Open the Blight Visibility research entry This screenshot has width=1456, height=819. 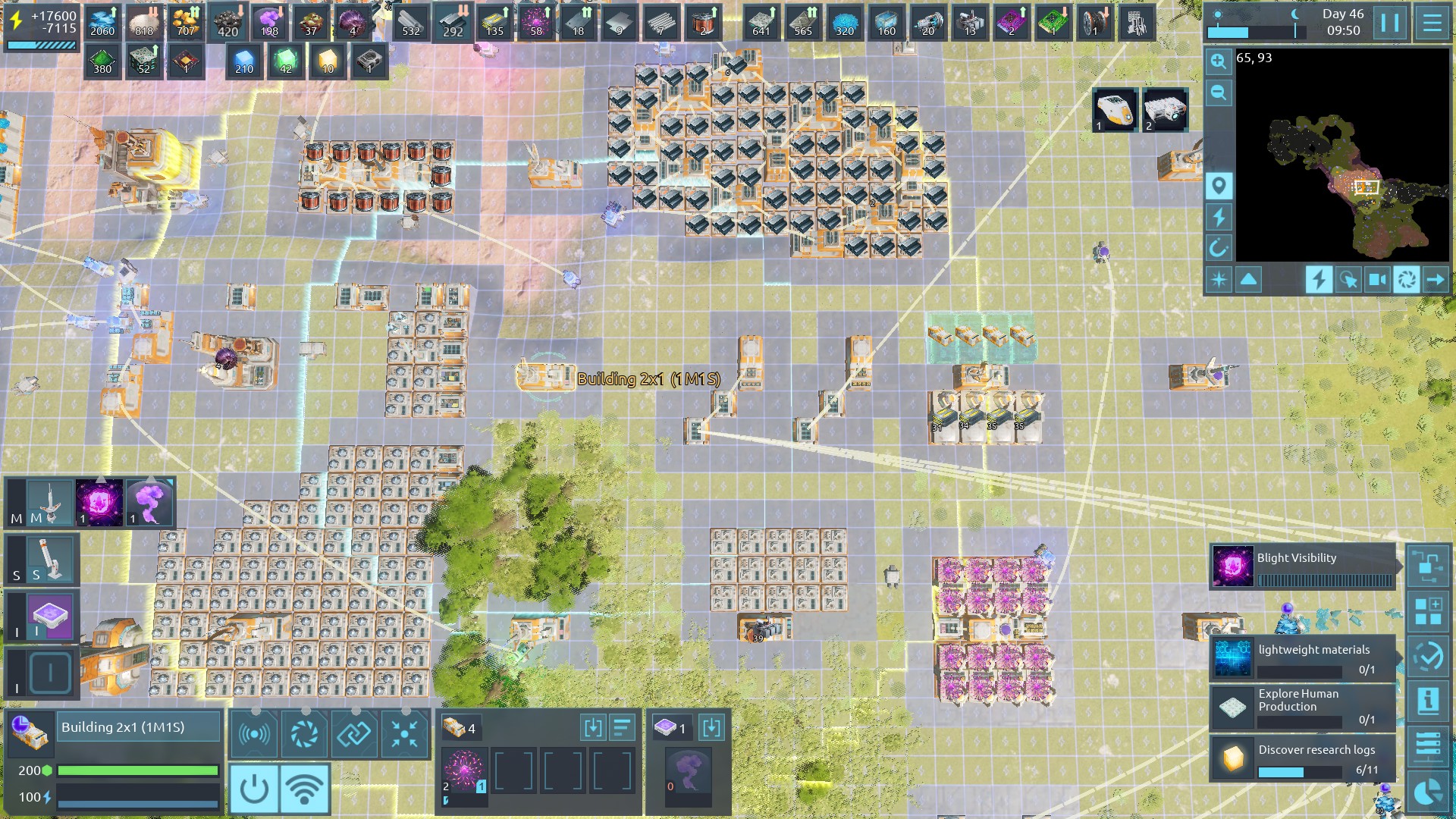[x=1302, y=566]
